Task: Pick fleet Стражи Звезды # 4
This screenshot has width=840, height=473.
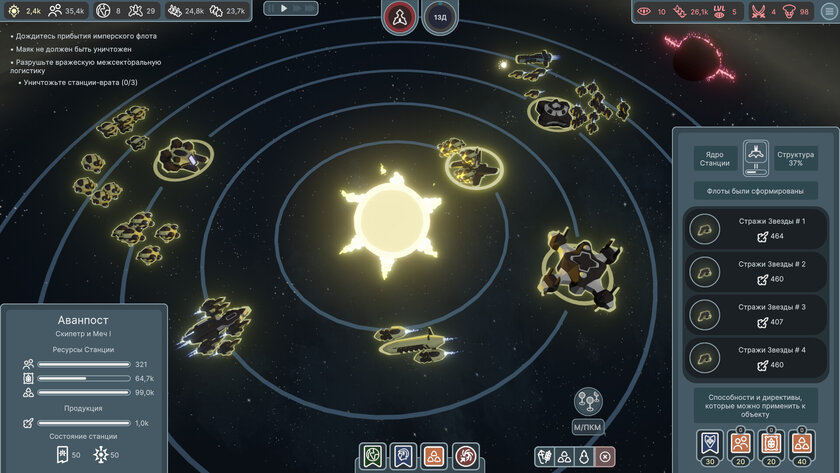Action: click(750, 358)
